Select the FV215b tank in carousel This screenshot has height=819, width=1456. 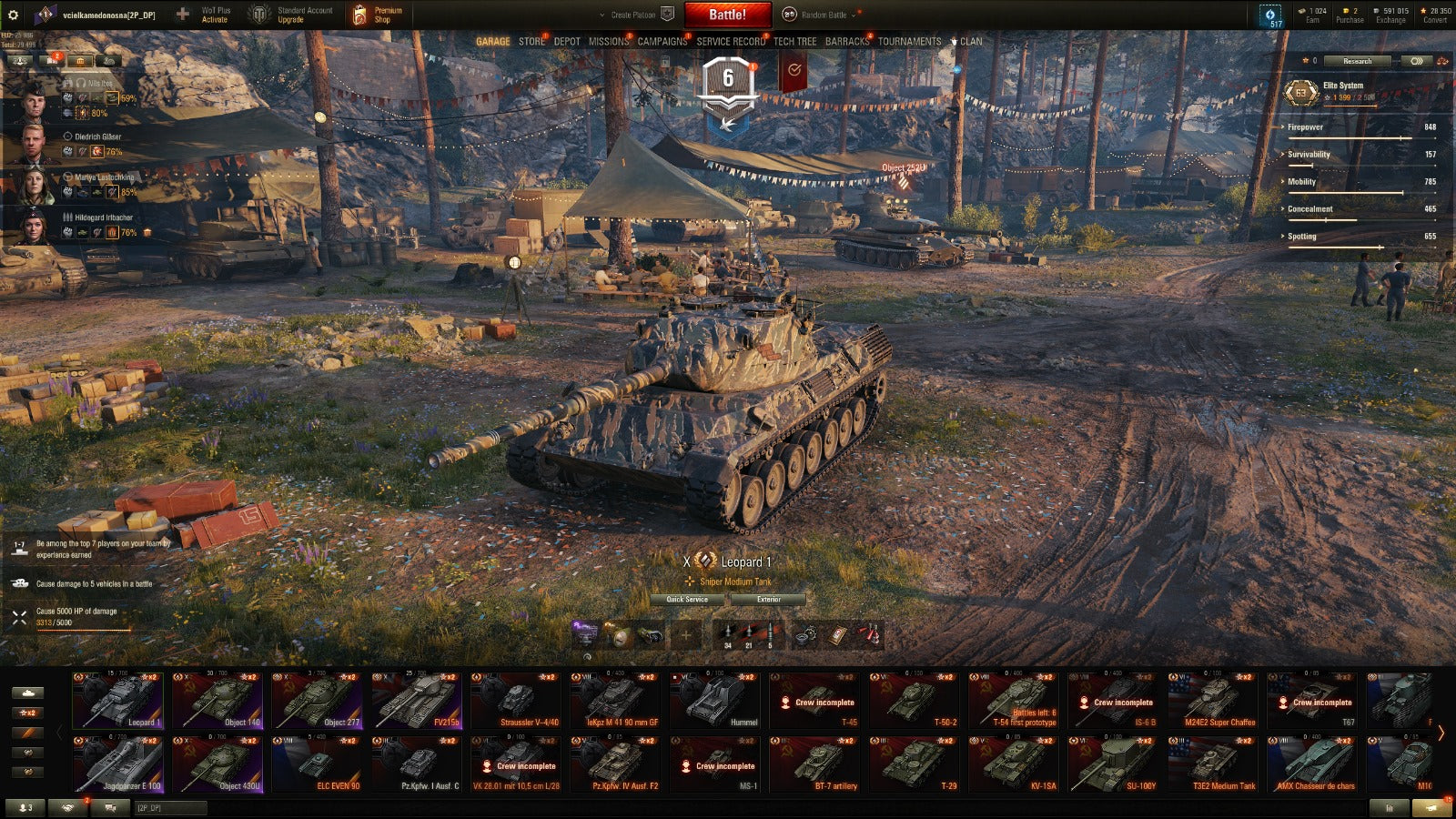[416, 701]
